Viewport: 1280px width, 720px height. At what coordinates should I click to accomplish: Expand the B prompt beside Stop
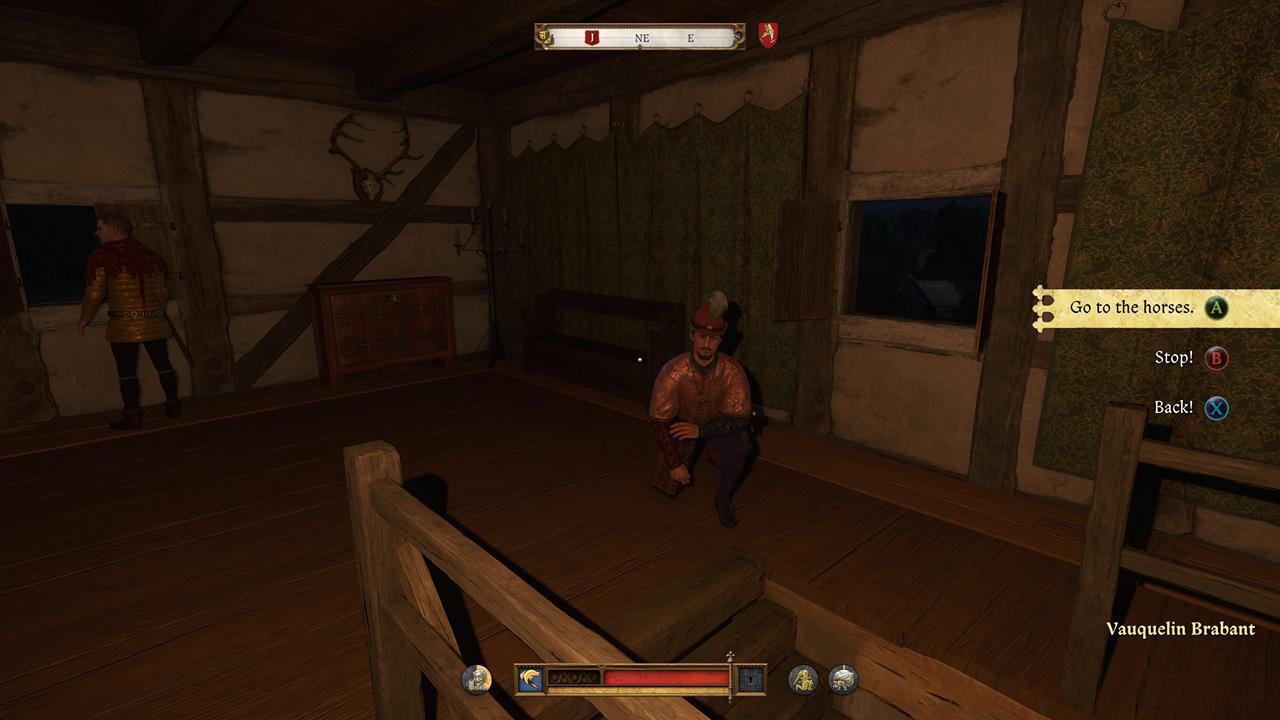click(1214, 358)
